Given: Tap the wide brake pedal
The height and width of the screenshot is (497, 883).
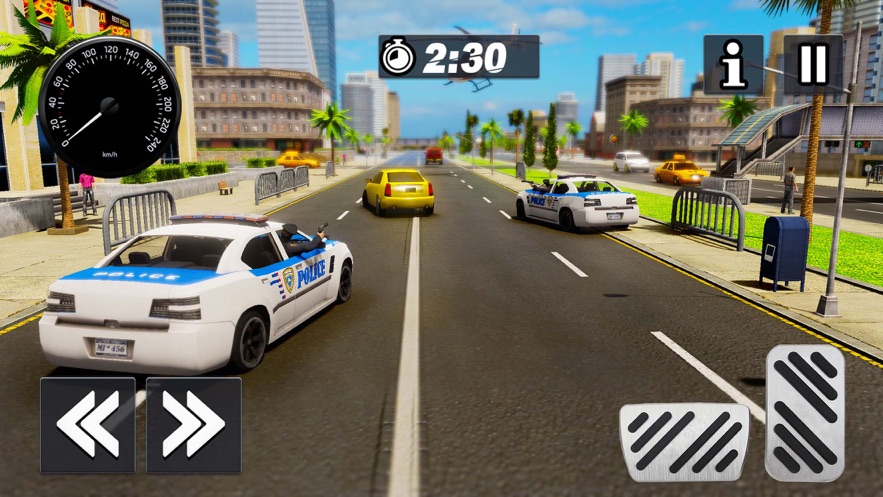Looking at the screenshot, I should point(684,442).
